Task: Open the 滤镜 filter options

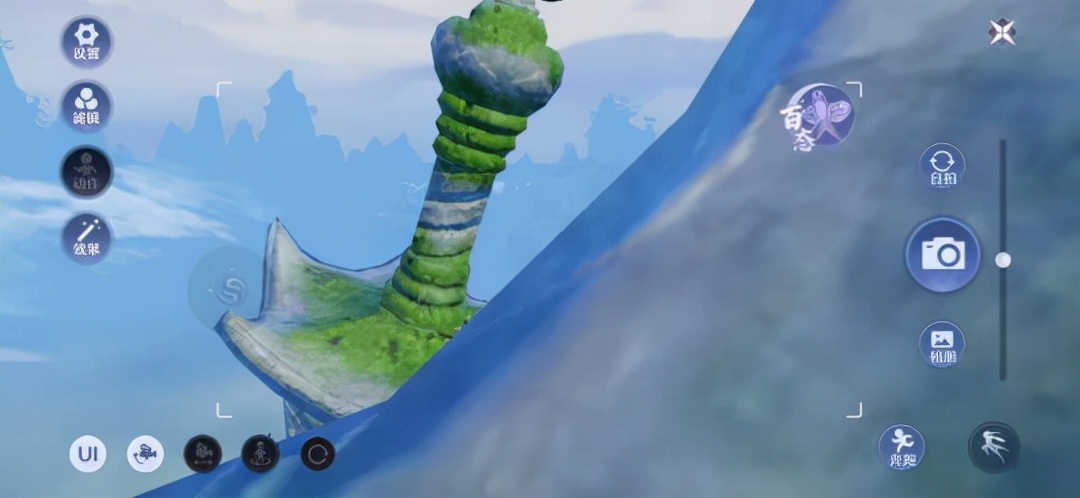Action: point(86,108)
